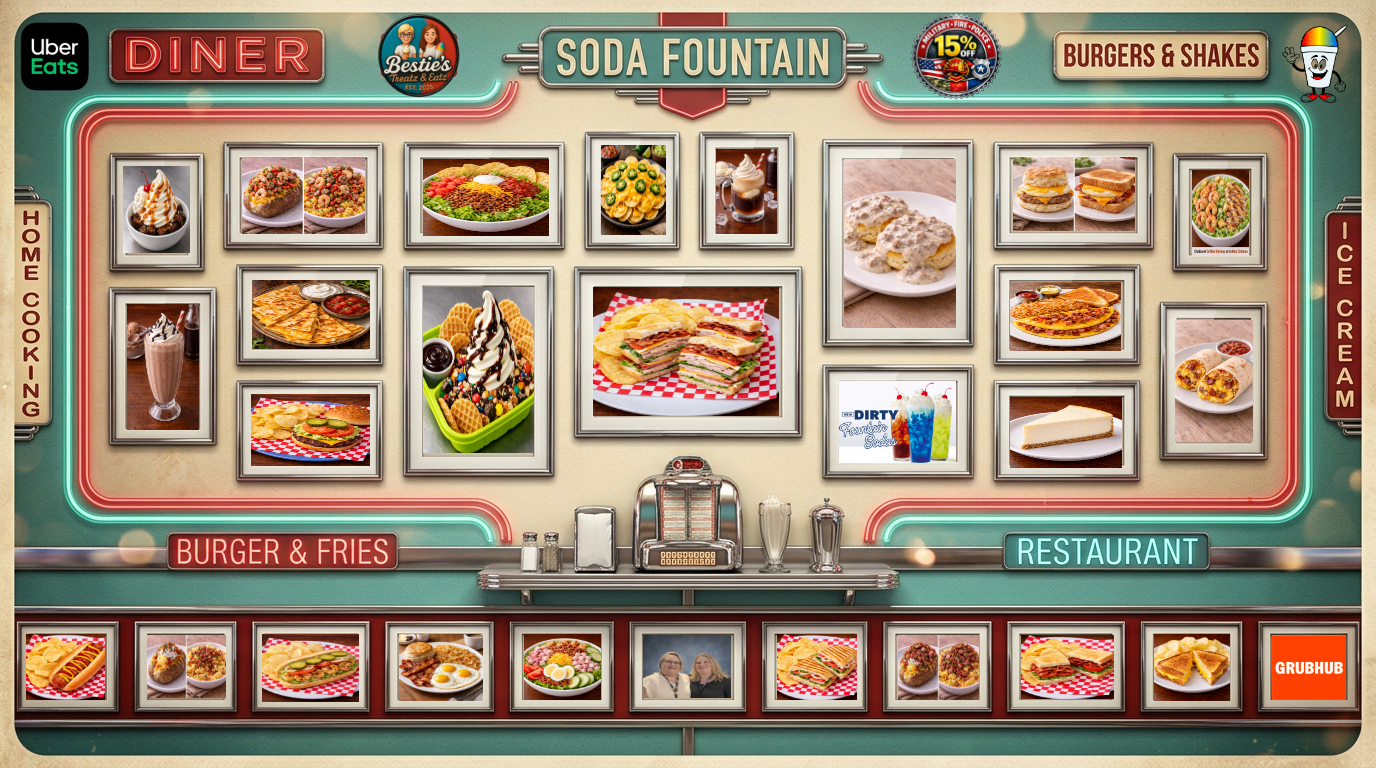Viewport: 1376px width, 768px height.
Task: Pick the waffle sundae in green tray
Action: (478, 371)
